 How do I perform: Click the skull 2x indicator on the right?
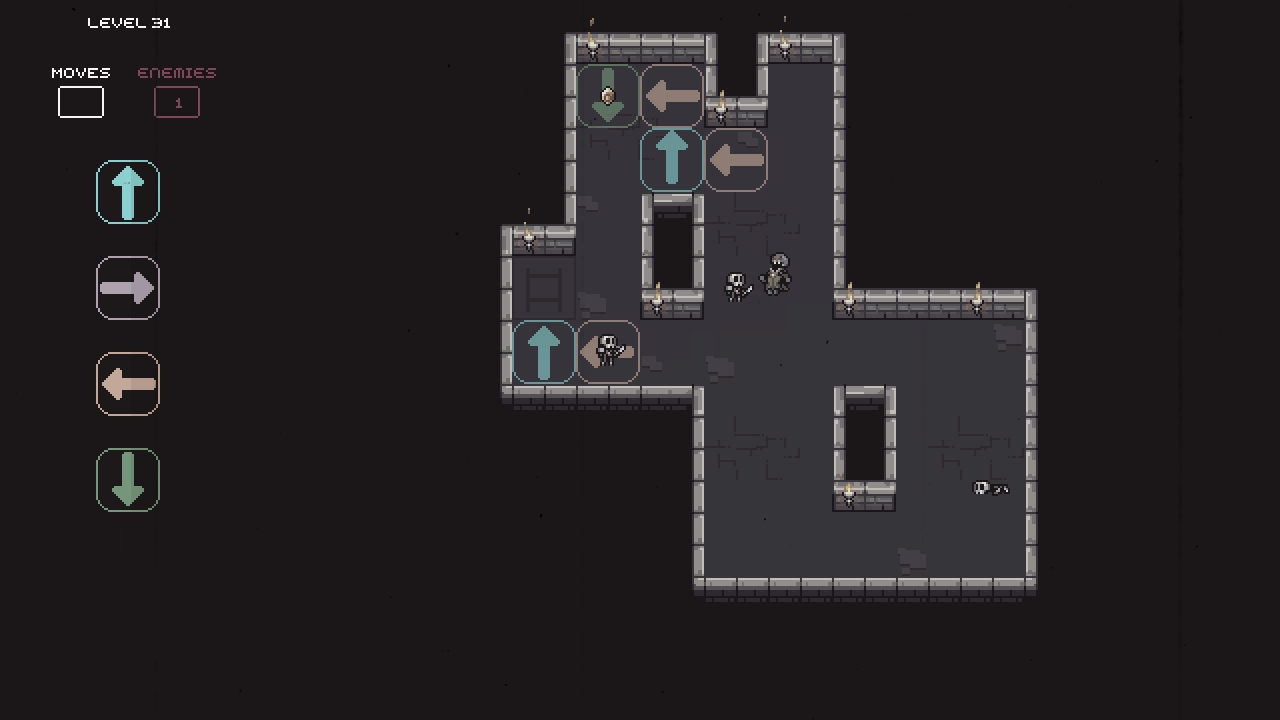990,488
